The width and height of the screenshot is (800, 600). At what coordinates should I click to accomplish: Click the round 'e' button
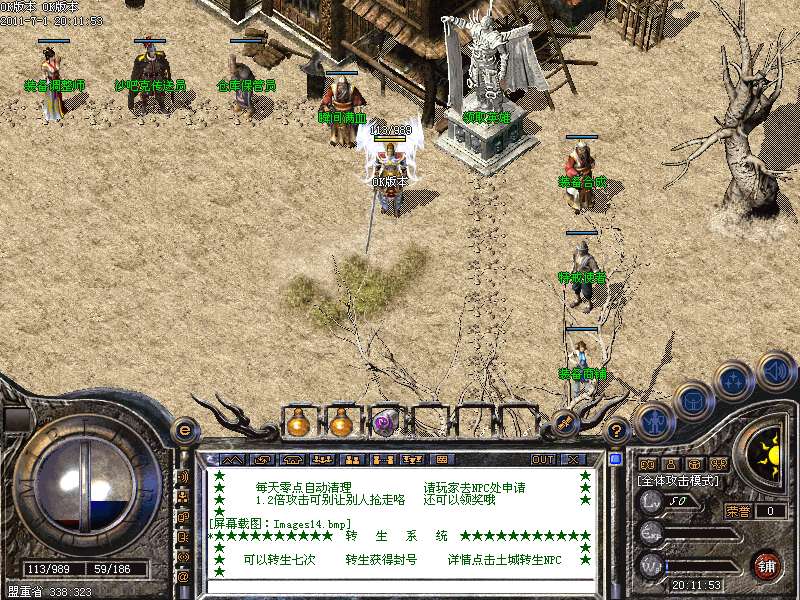(184, 431)
